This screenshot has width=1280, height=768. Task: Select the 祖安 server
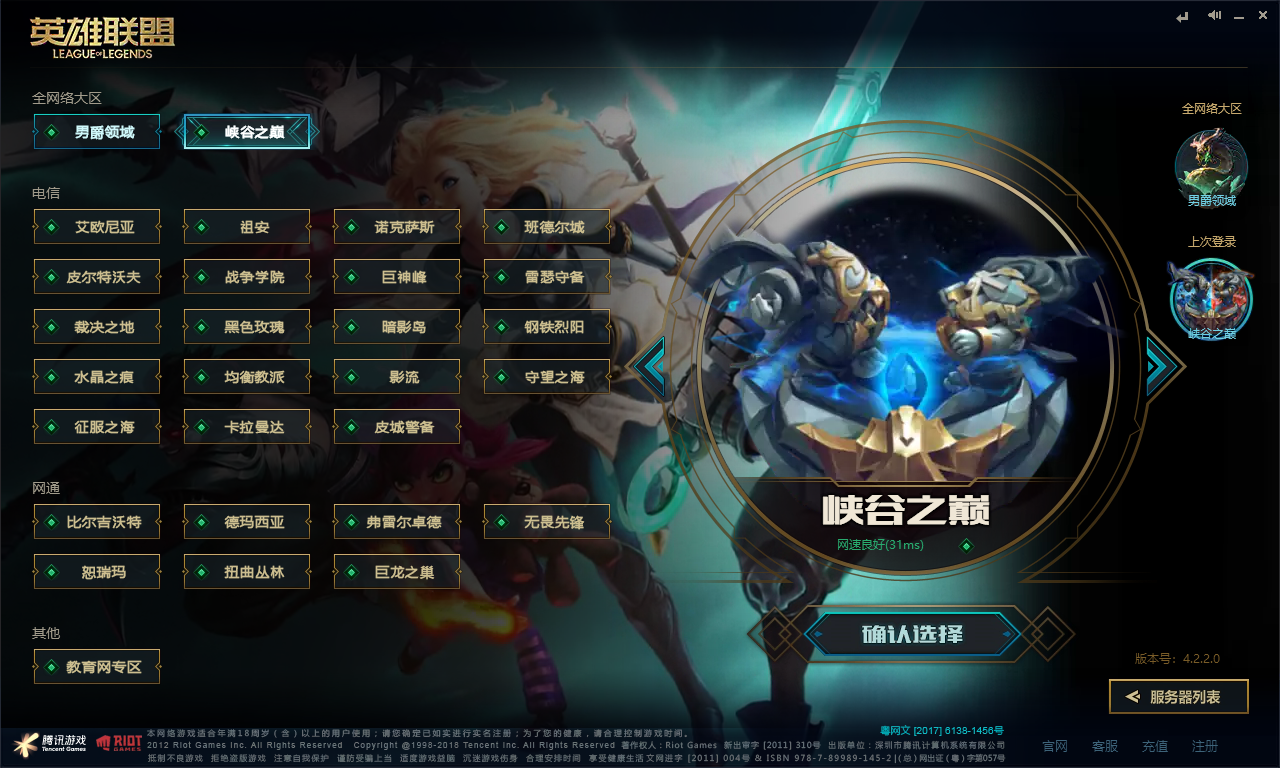click(x=247, y=226)
